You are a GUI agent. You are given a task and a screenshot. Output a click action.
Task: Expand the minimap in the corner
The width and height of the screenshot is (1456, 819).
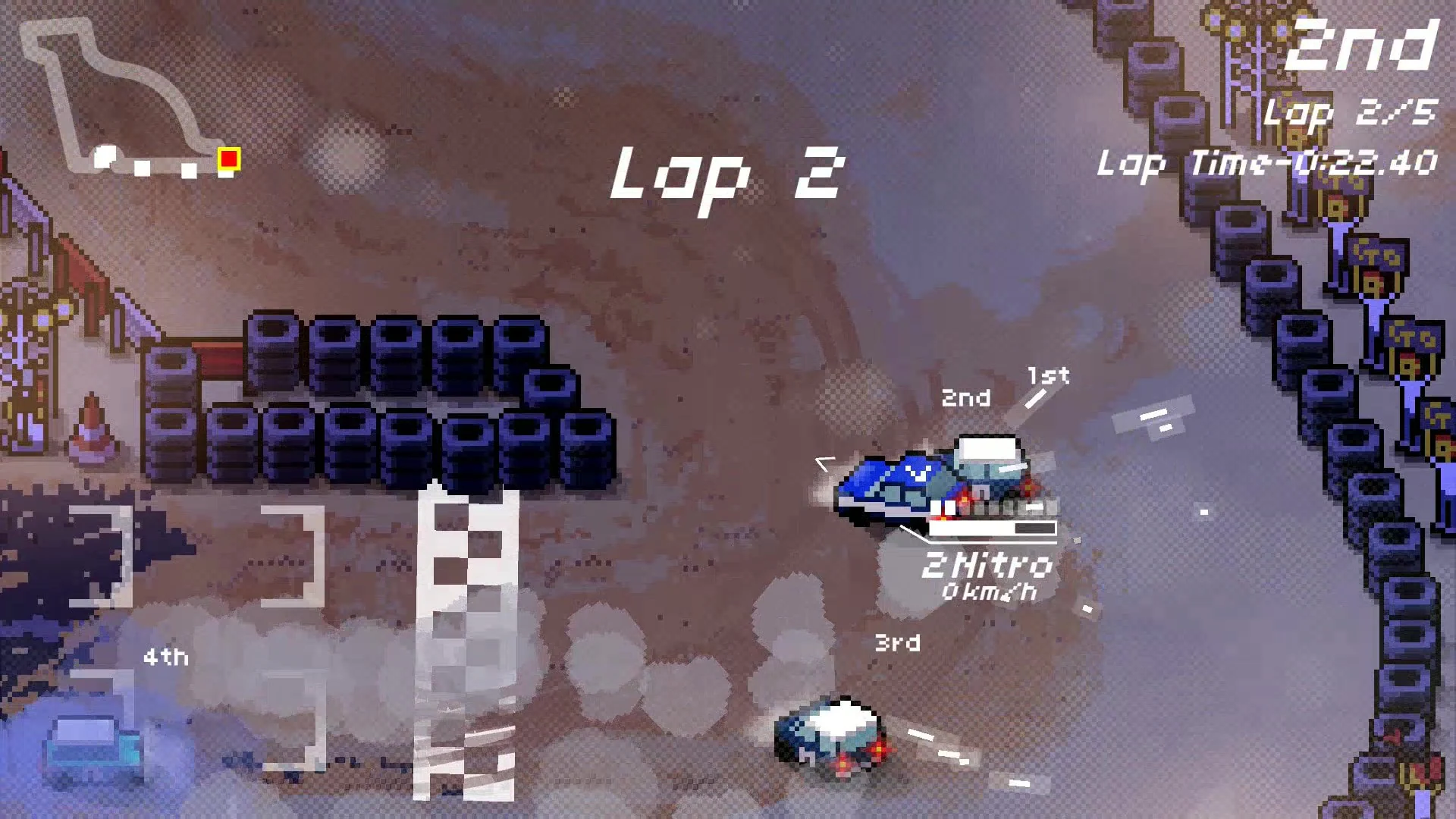[125, 99]
